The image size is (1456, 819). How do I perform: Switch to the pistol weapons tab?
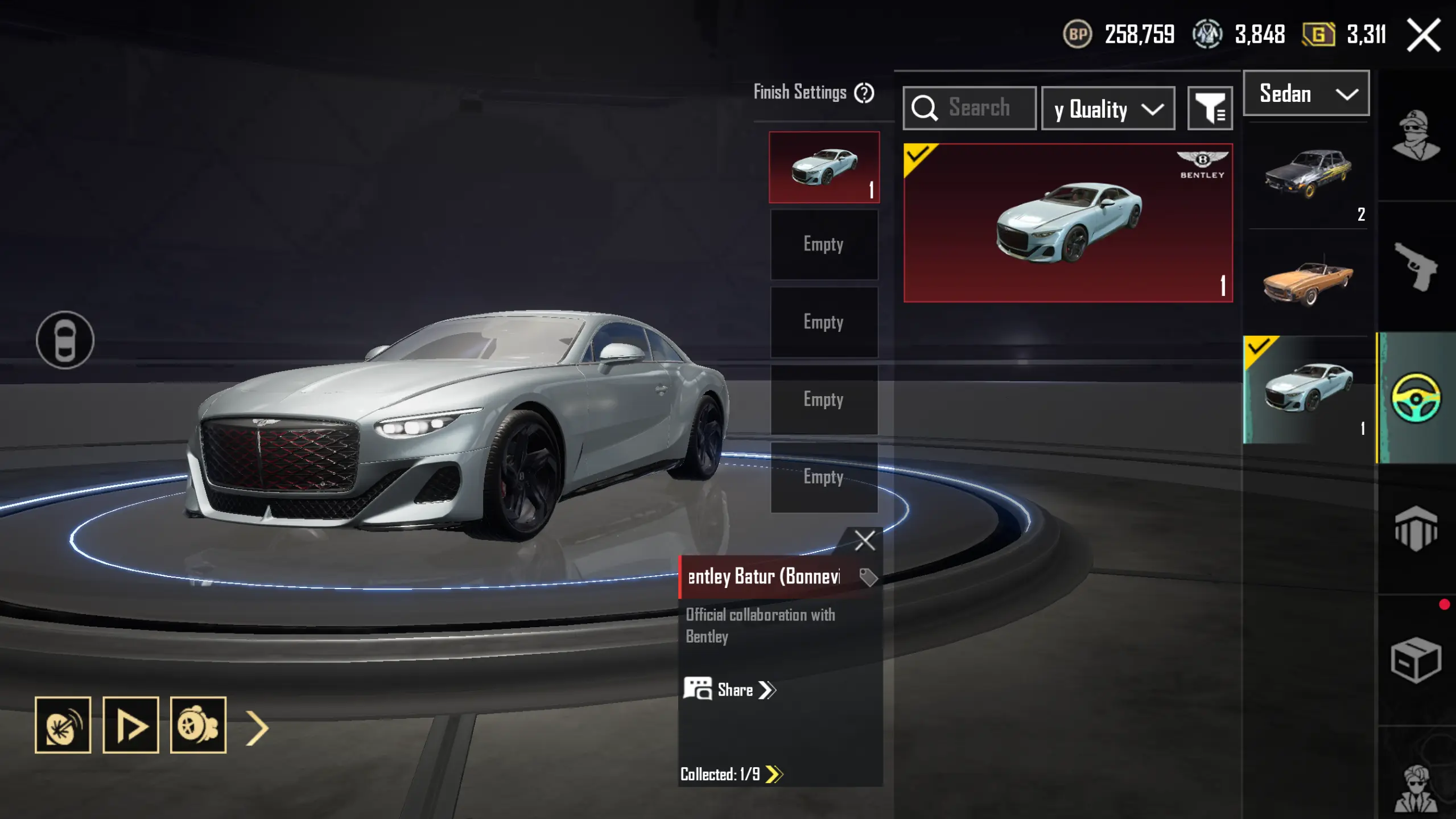1416,266
